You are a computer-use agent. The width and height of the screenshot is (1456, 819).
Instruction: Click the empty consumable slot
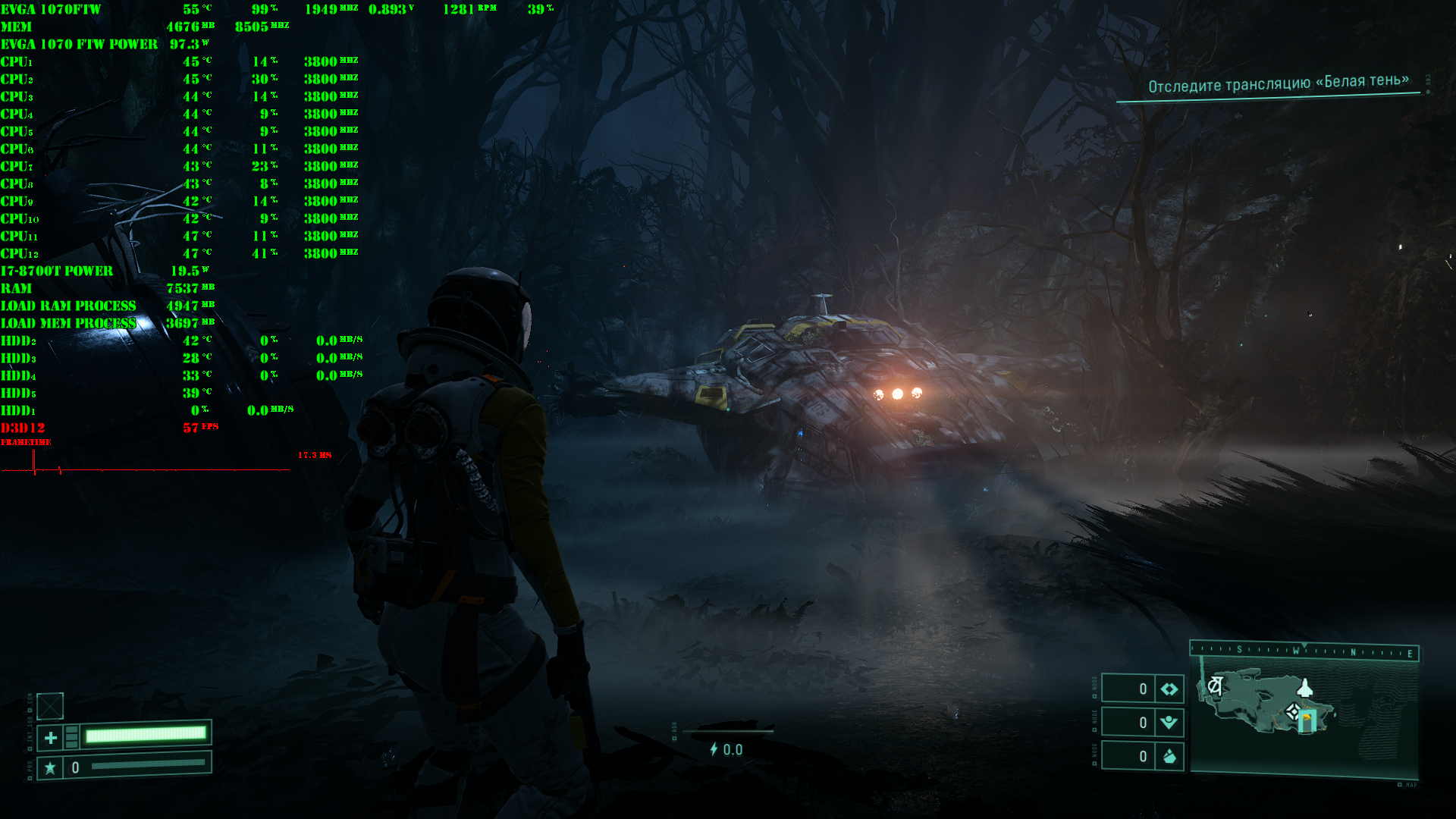50,706
